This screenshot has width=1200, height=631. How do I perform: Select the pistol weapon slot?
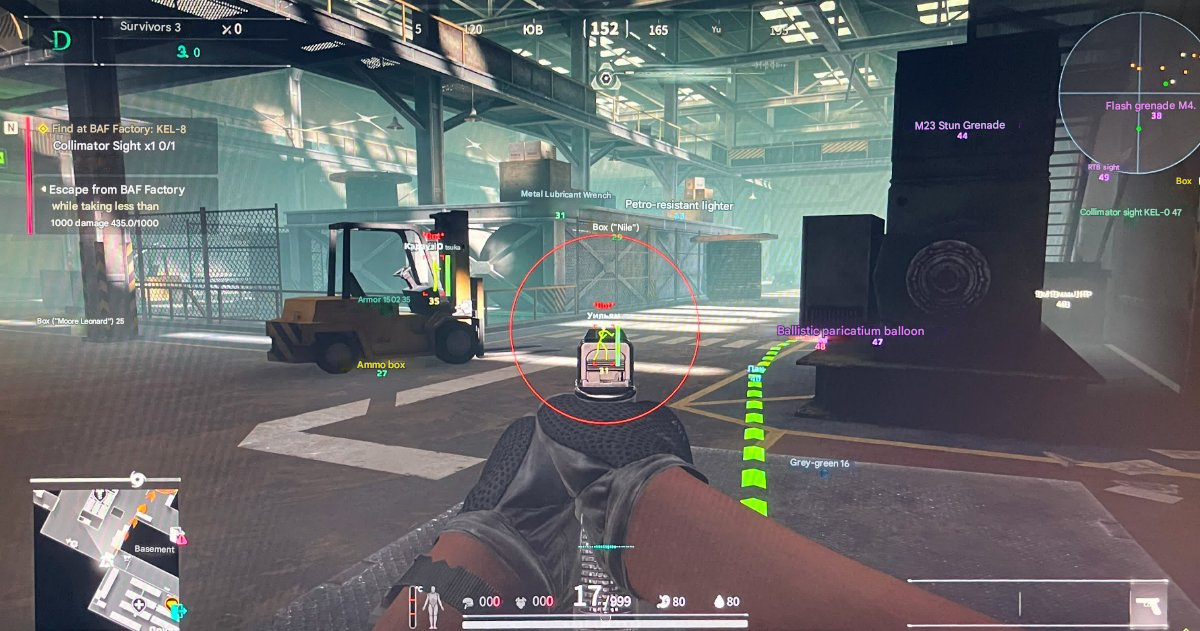(1148, 606)
